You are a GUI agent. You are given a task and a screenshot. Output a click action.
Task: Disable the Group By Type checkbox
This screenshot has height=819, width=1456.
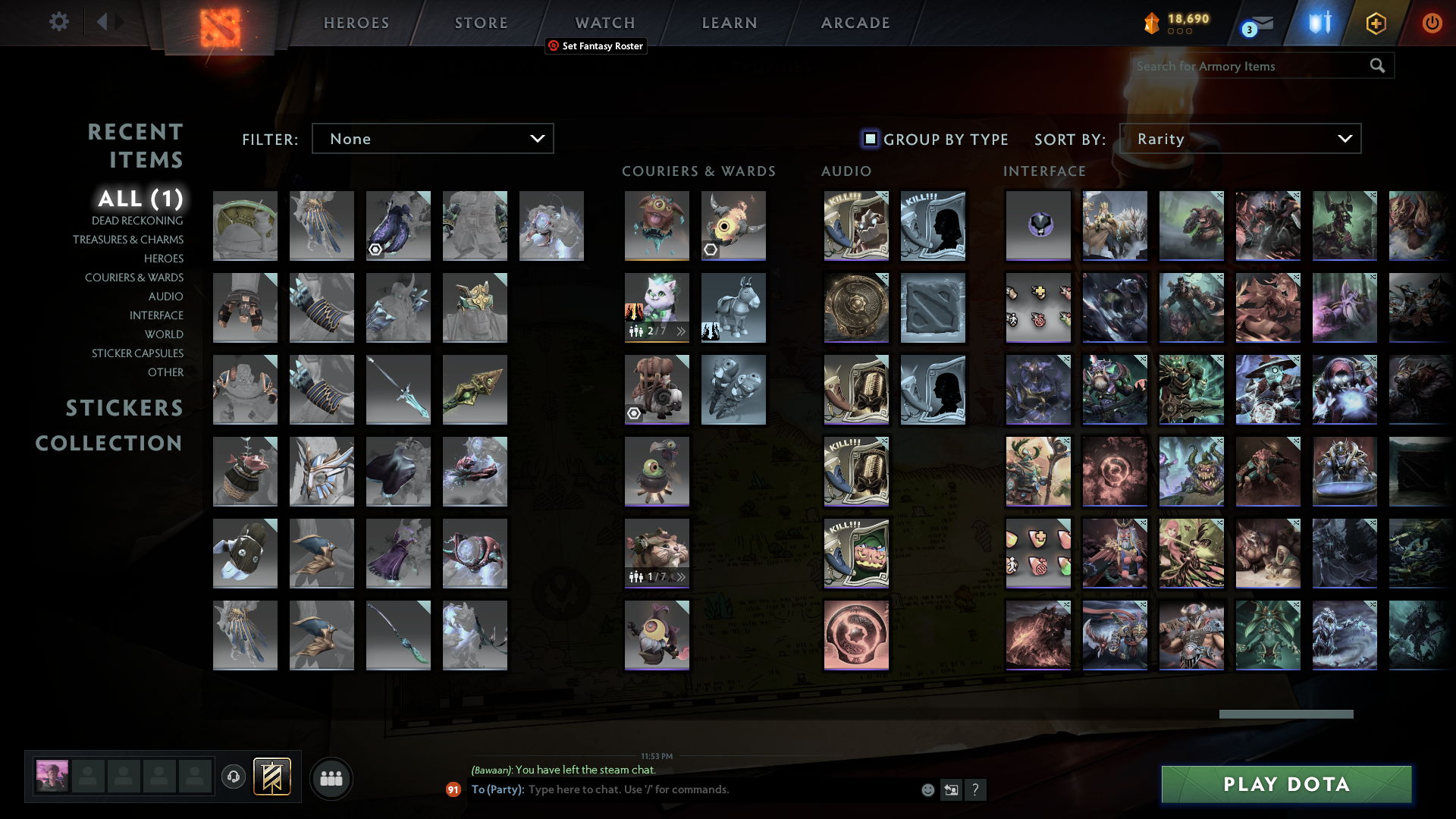click(x=869, y=139)
